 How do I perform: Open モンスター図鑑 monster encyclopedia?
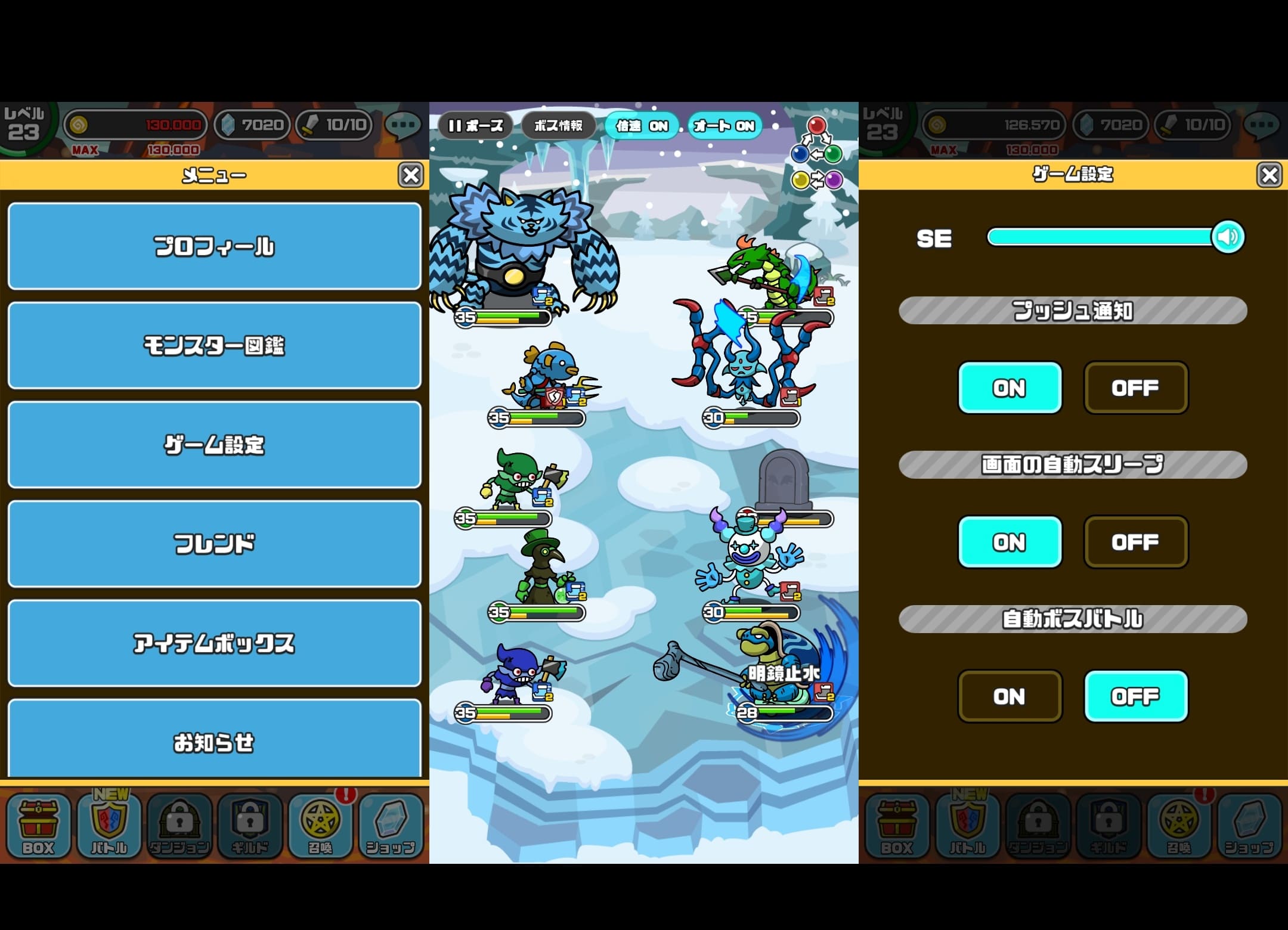pyautogui.click(x=213, y=346)
